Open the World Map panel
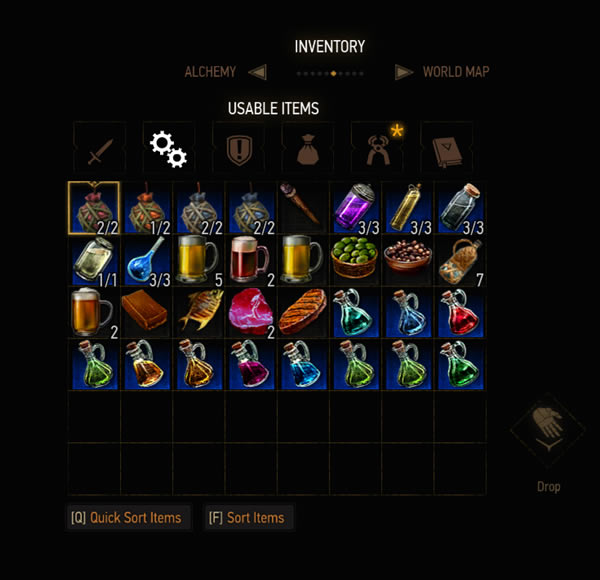 tap(455, 72)
